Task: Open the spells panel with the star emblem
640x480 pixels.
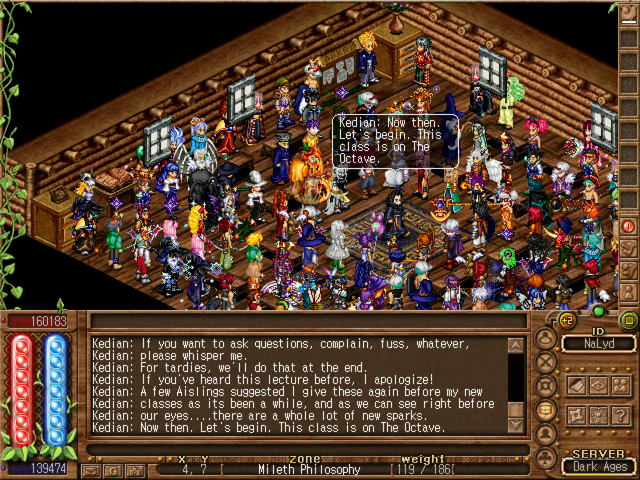Action: click(x=546, y=385)
